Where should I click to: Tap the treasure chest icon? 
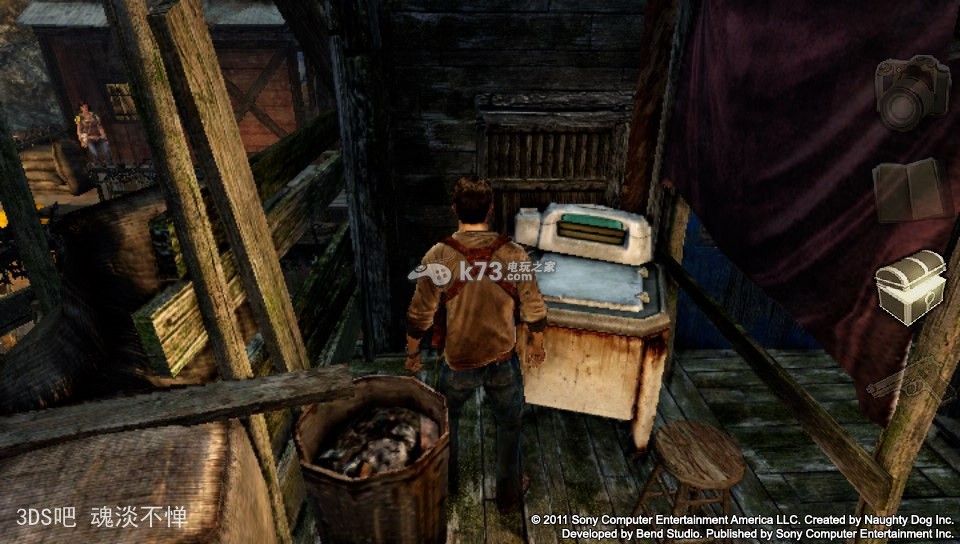(x=911, y=288)
